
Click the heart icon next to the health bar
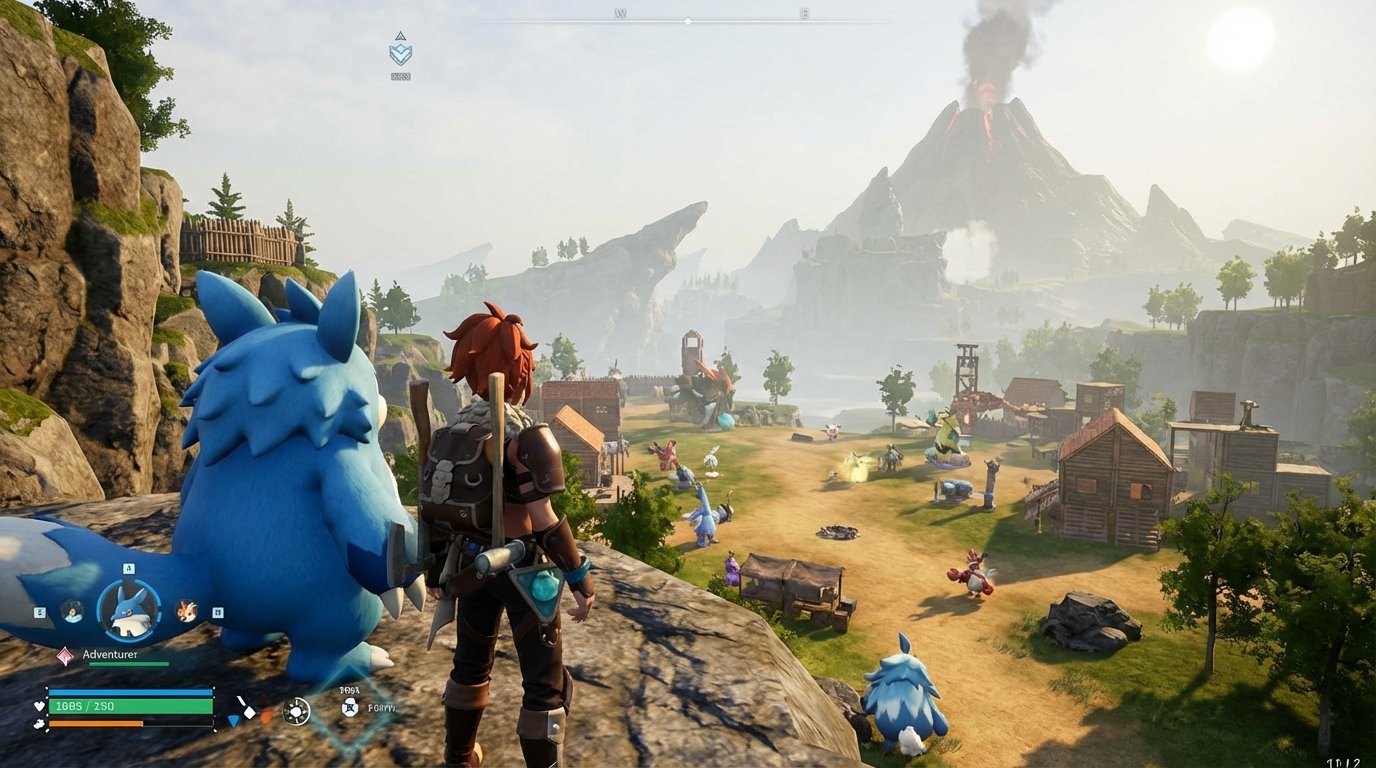tap(39, 706)
